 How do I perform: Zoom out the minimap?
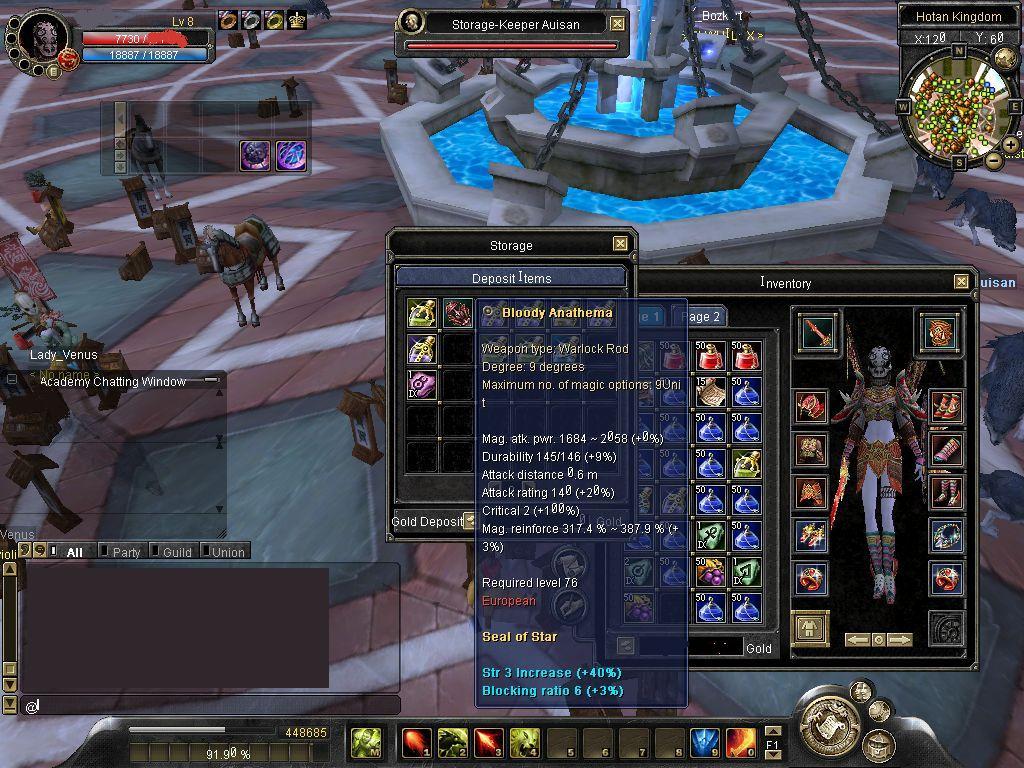(x=993, y=160)
